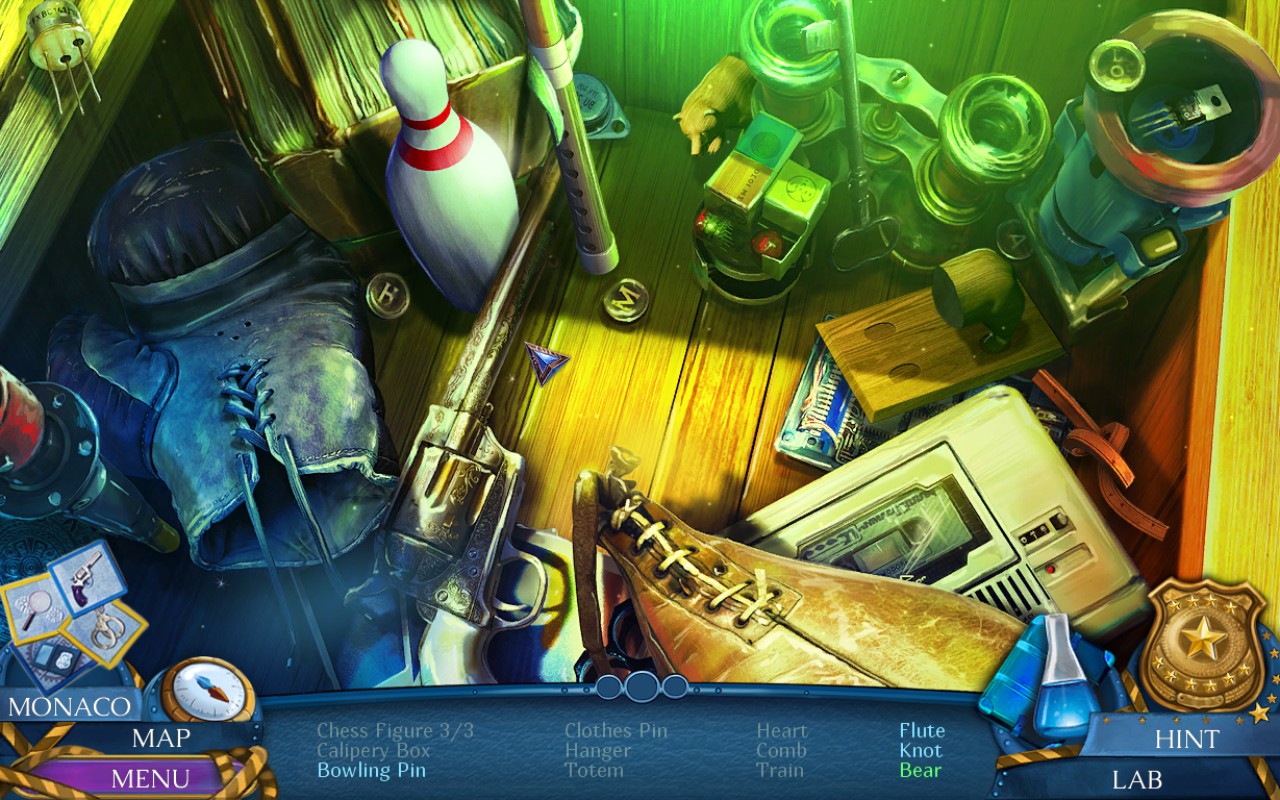Image resolution: width=1280 pixels, height=800 pixels.
Task: Use the Hint button
Action: [1187, 739]
